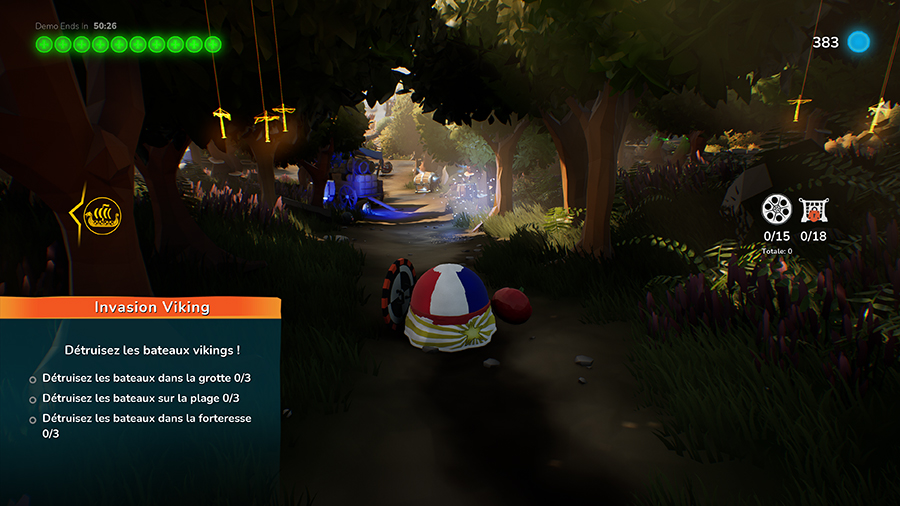Viewport: 900px width, 506px height.
Task: Select the beach boats objective
Action: click(140, 398)
